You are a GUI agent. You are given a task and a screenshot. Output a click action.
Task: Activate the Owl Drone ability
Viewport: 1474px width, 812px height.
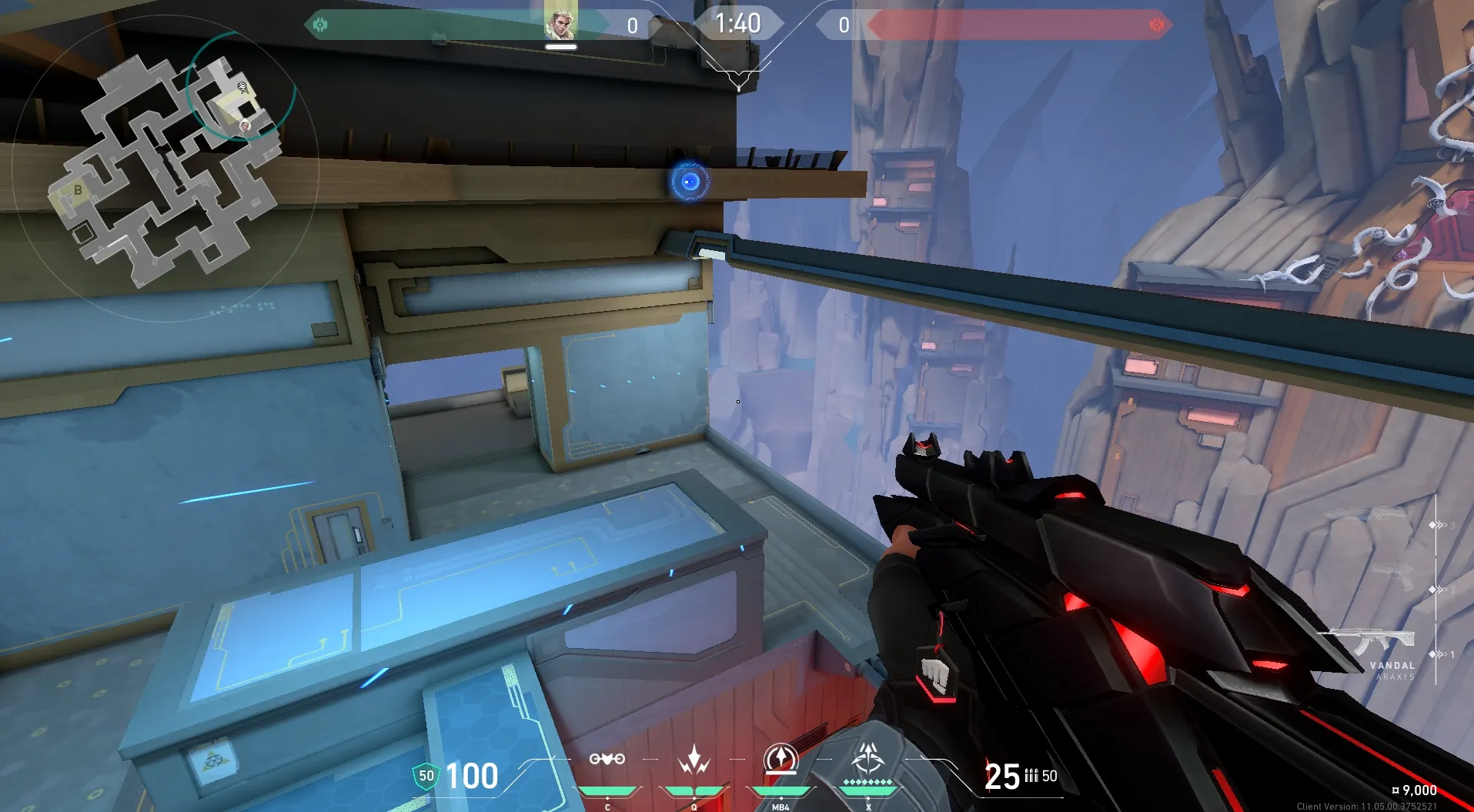click(x=607, y=760)
